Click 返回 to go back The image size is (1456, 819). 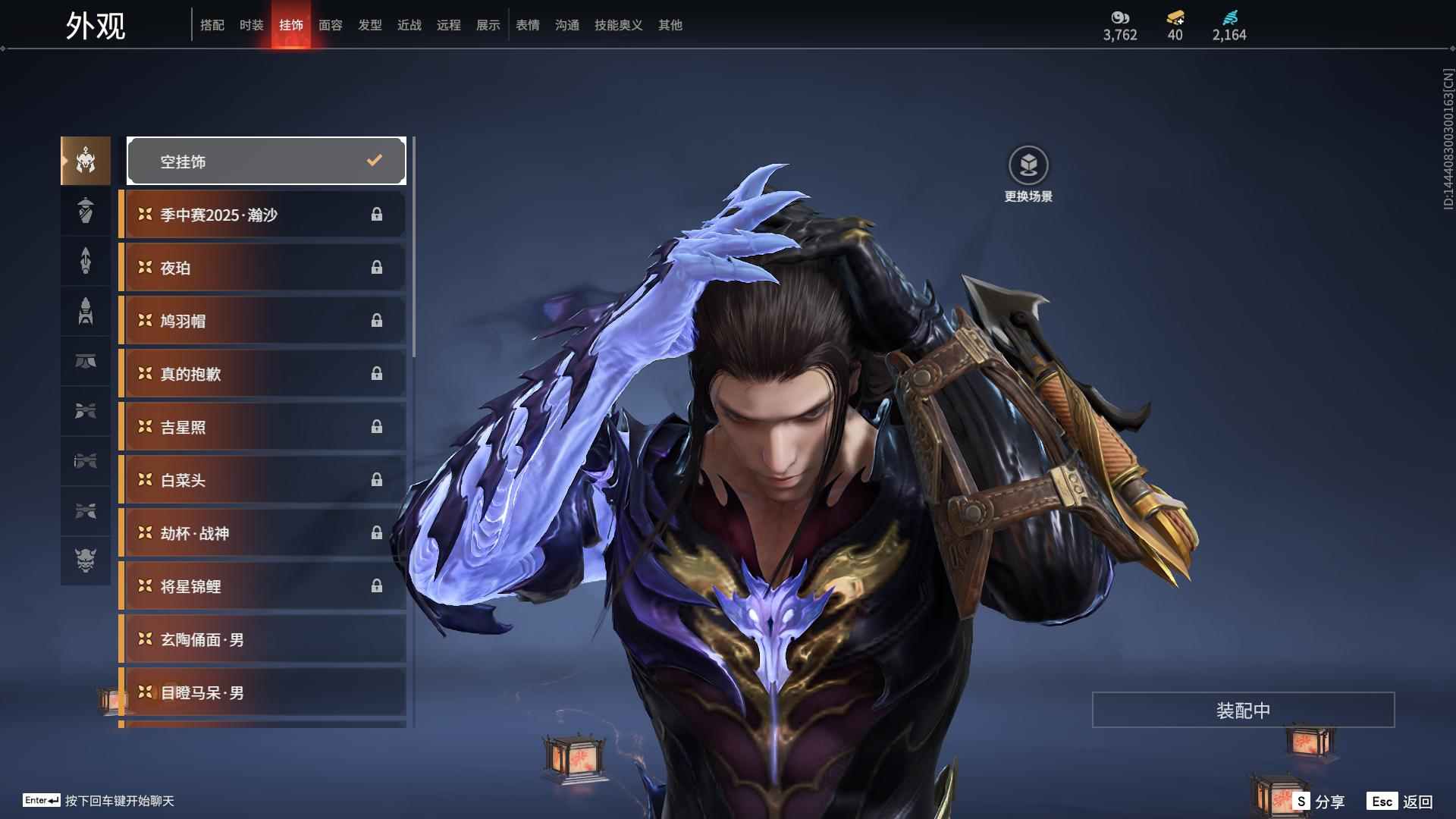[x=1400, y=801]
